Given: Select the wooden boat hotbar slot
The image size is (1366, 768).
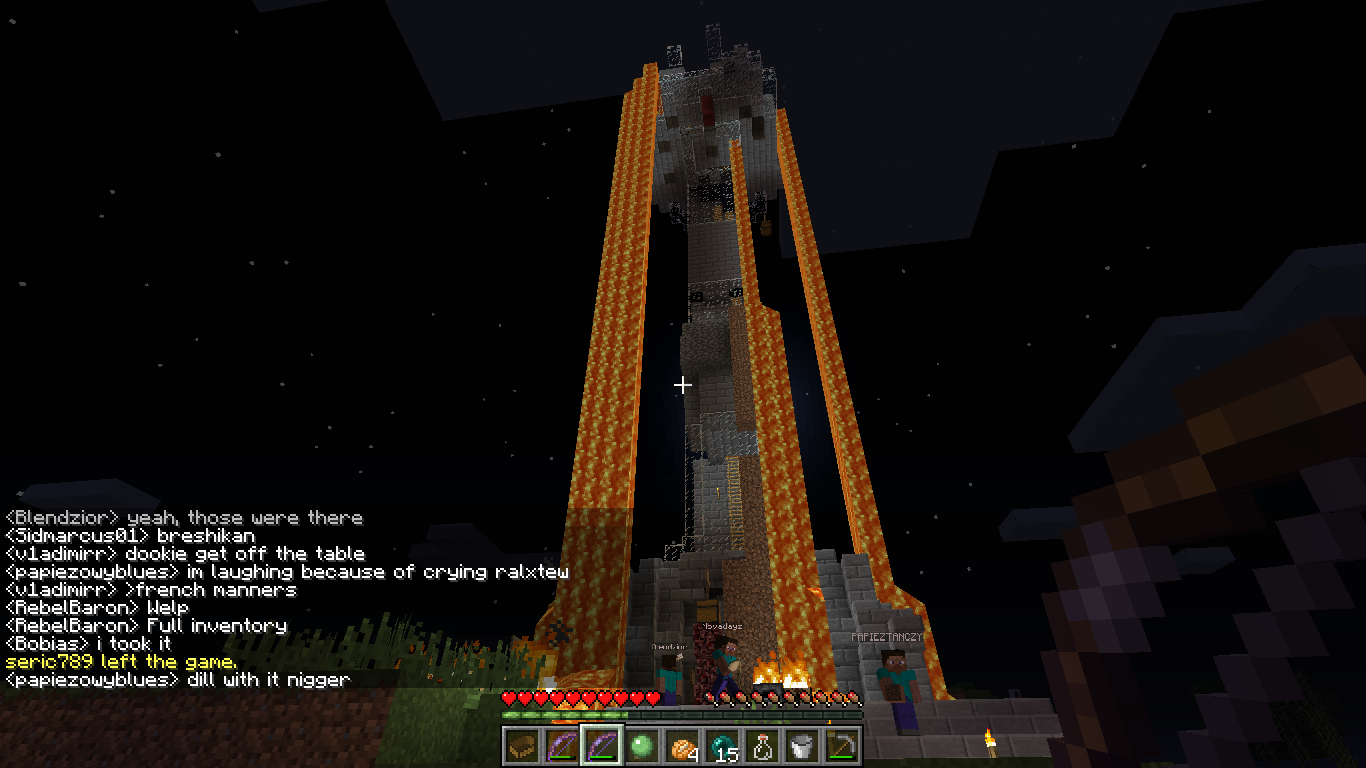Looking at the screenshot, I should [522, 745].
